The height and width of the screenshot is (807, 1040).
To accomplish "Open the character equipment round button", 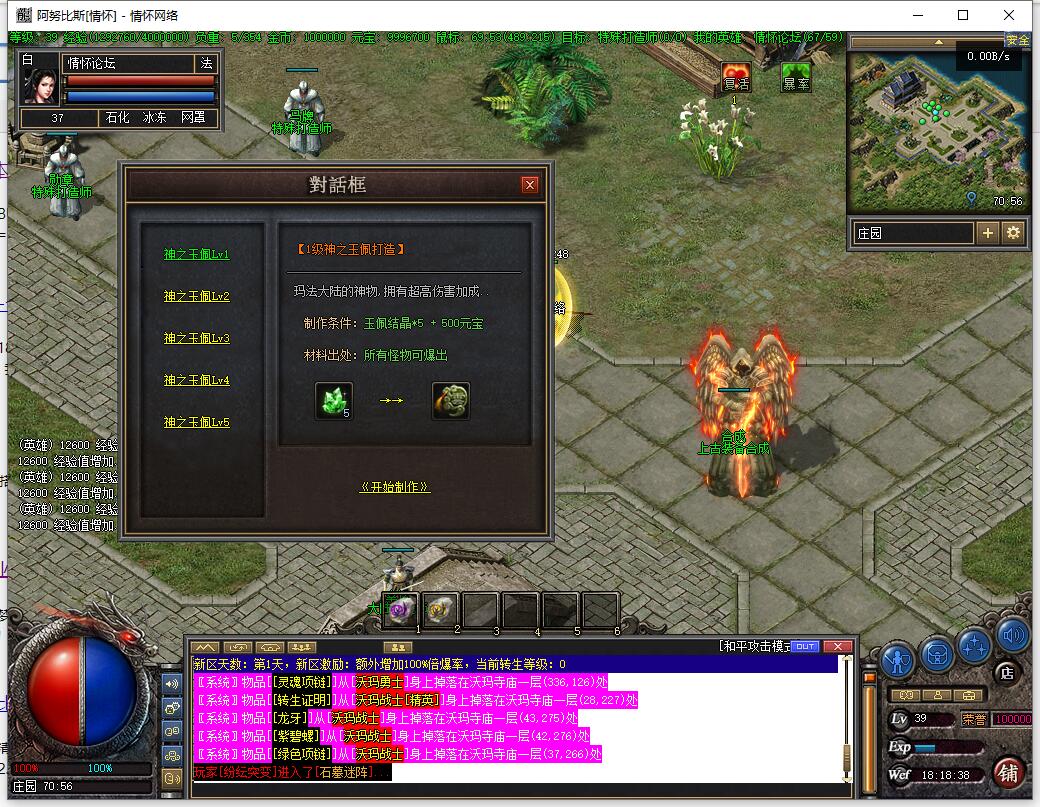I will 898,660.
